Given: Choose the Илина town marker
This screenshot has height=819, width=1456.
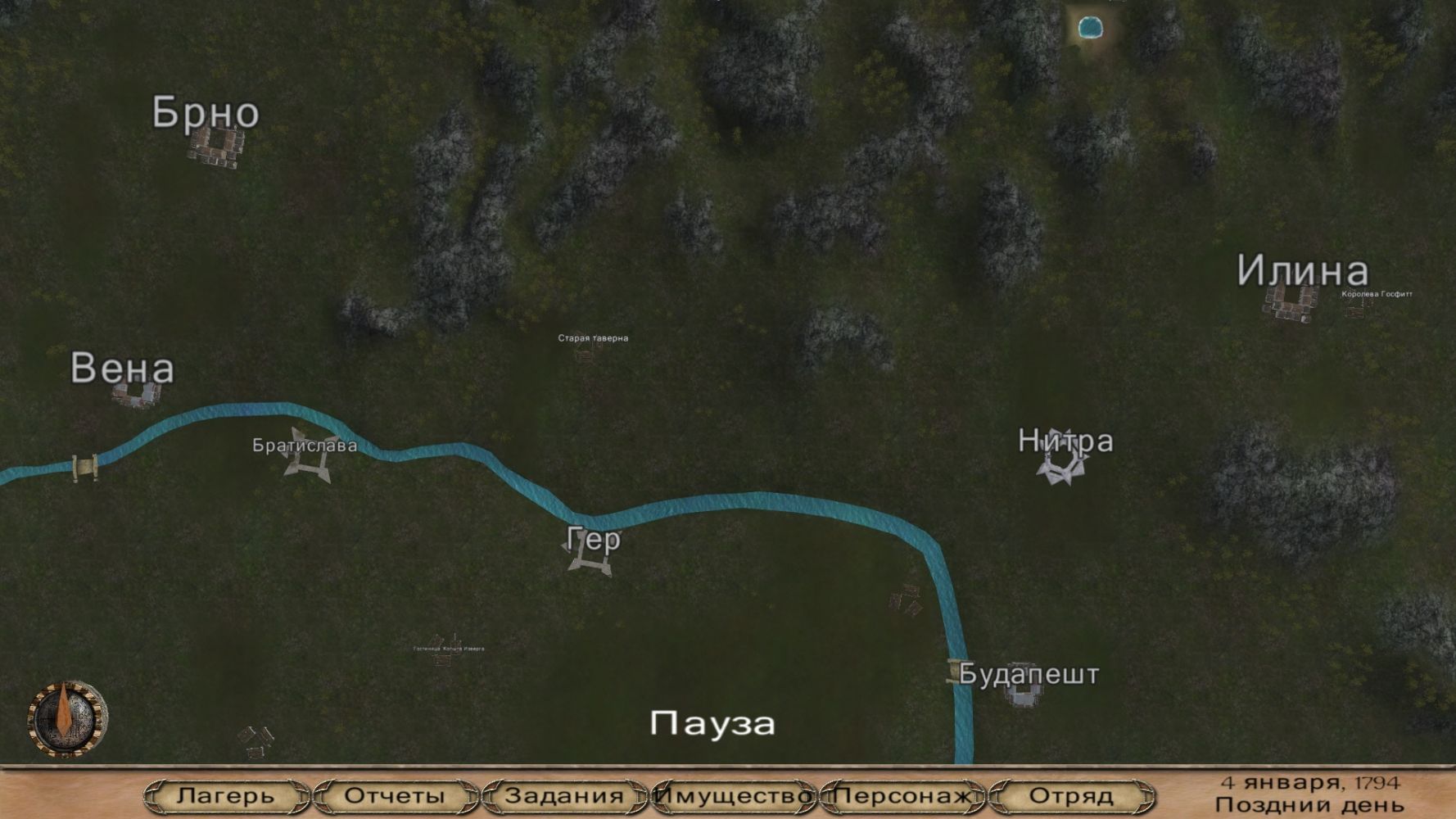Looking at the screenshot, I should [x=1291, y=302].
